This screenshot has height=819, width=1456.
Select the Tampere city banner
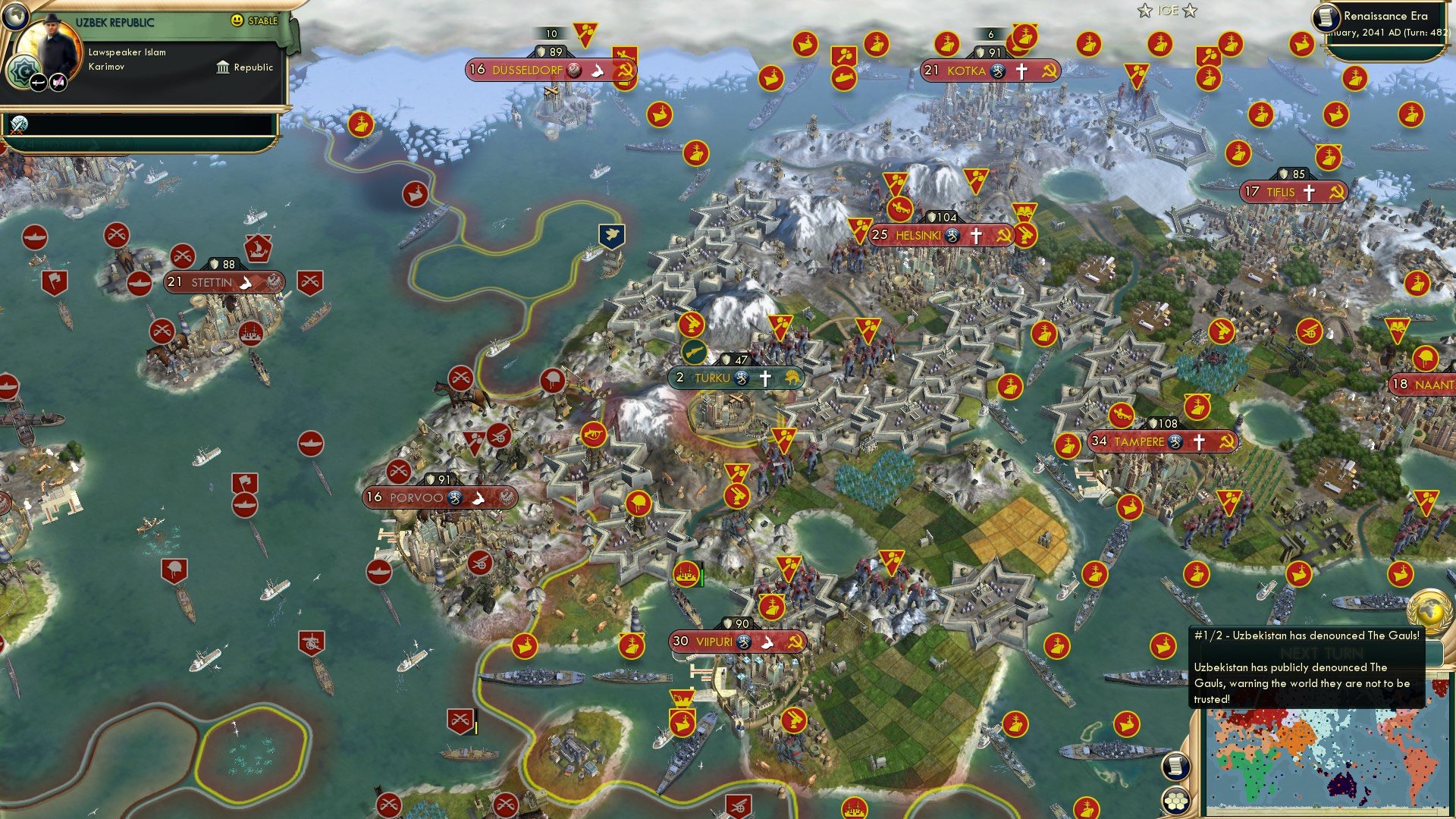point(1137,440)
